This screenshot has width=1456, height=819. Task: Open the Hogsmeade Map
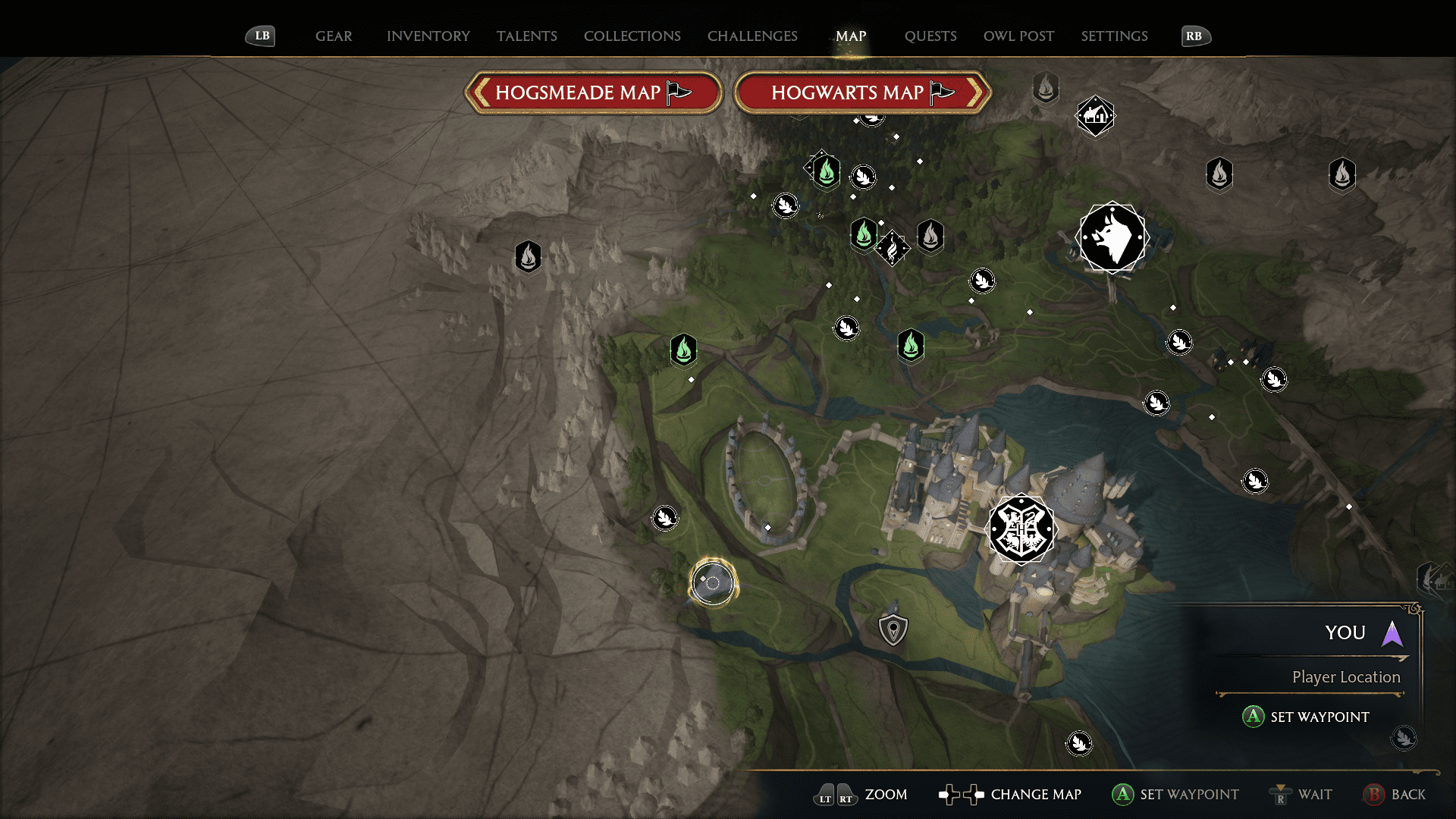pyautogui.click(x=594, y=93)
